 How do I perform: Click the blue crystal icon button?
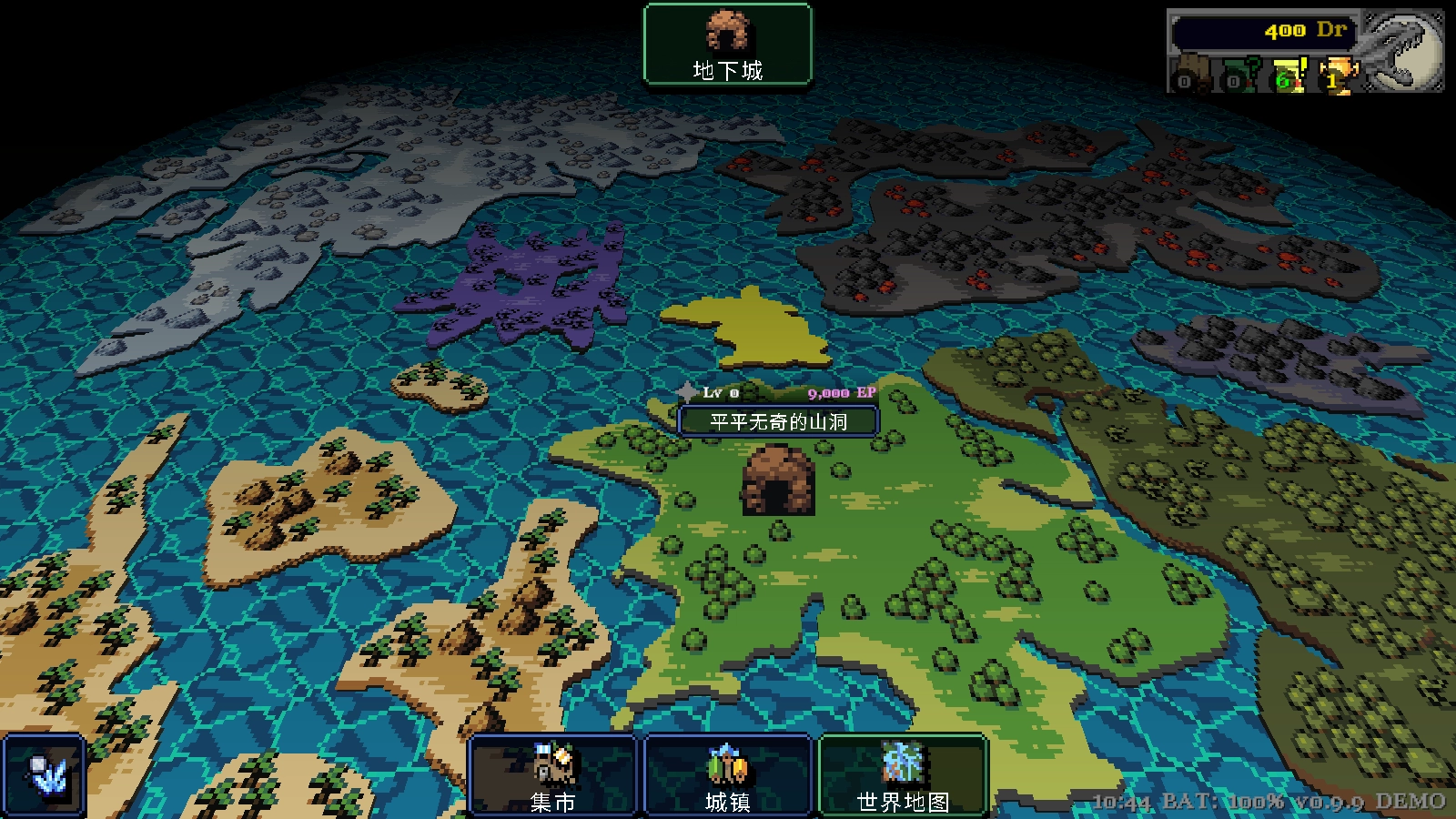pos(44,775)
